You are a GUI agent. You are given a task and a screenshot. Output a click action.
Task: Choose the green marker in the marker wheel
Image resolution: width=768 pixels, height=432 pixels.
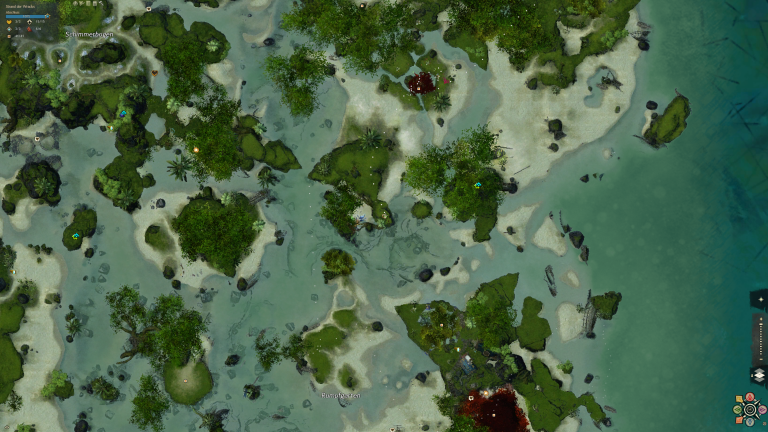[x=737, y=409]
